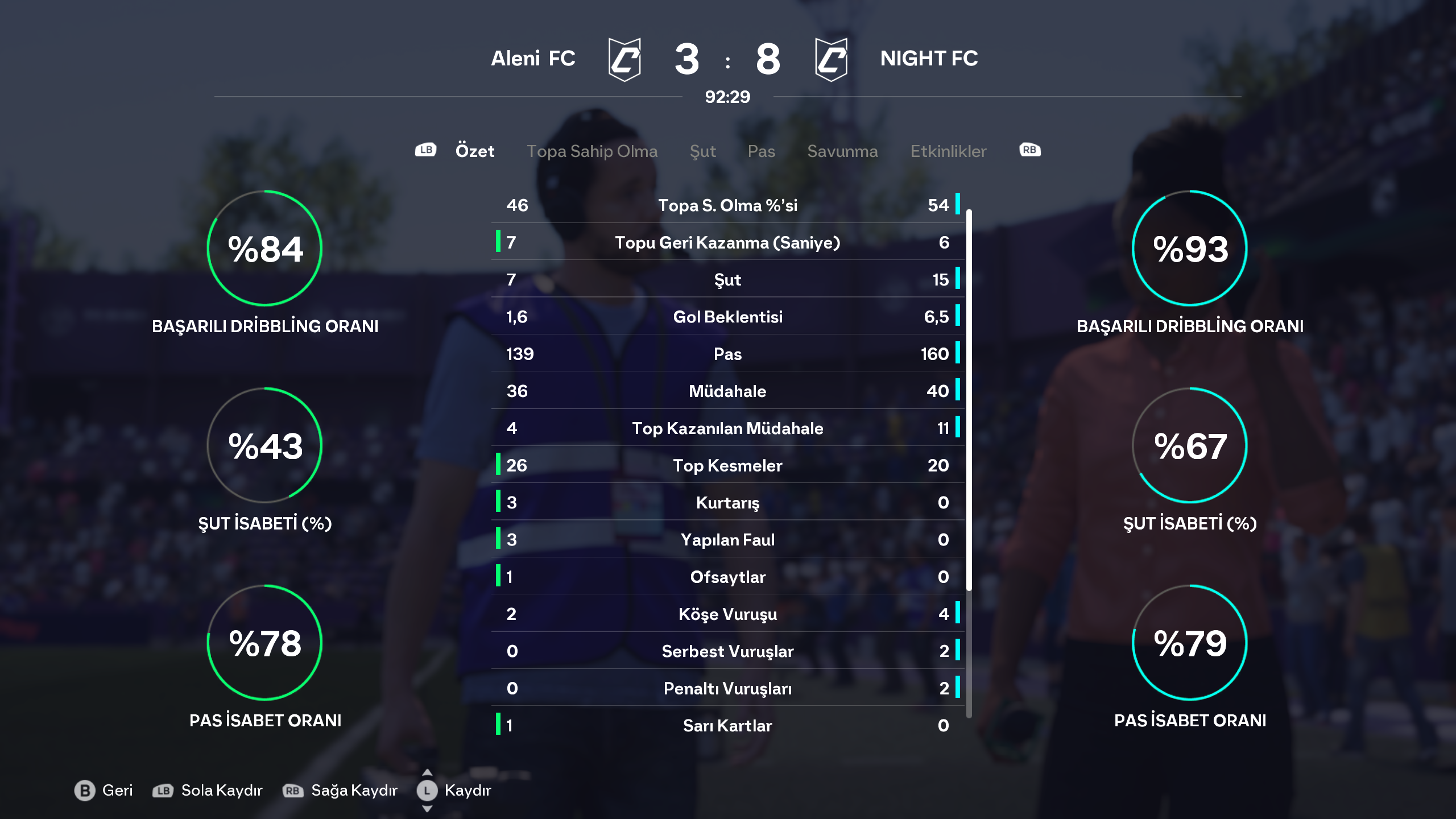
Task: Show the Pas tab
Action: coord(761,151)
